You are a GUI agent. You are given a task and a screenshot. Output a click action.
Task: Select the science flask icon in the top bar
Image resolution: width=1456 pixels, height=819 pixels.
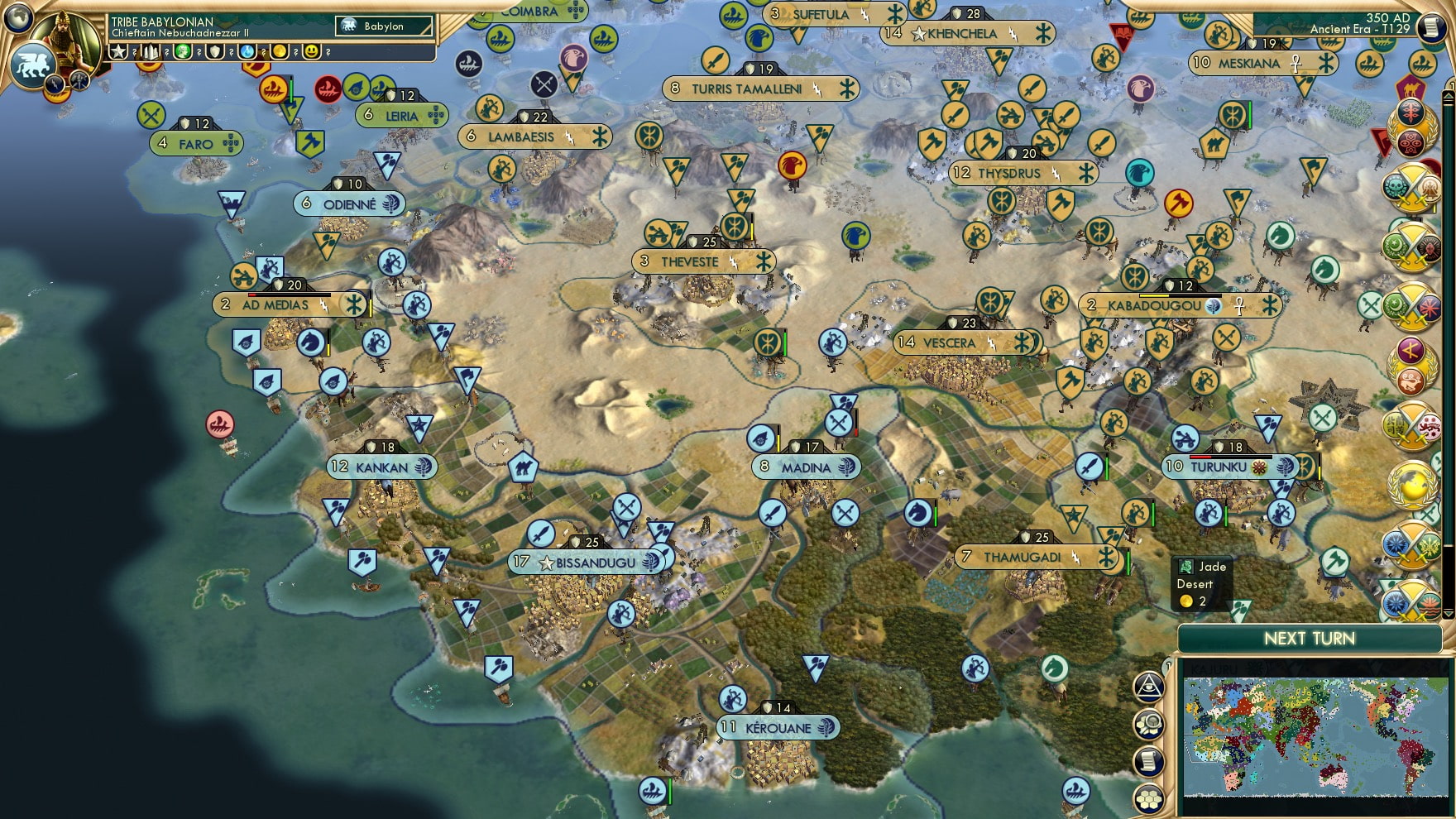247,51
